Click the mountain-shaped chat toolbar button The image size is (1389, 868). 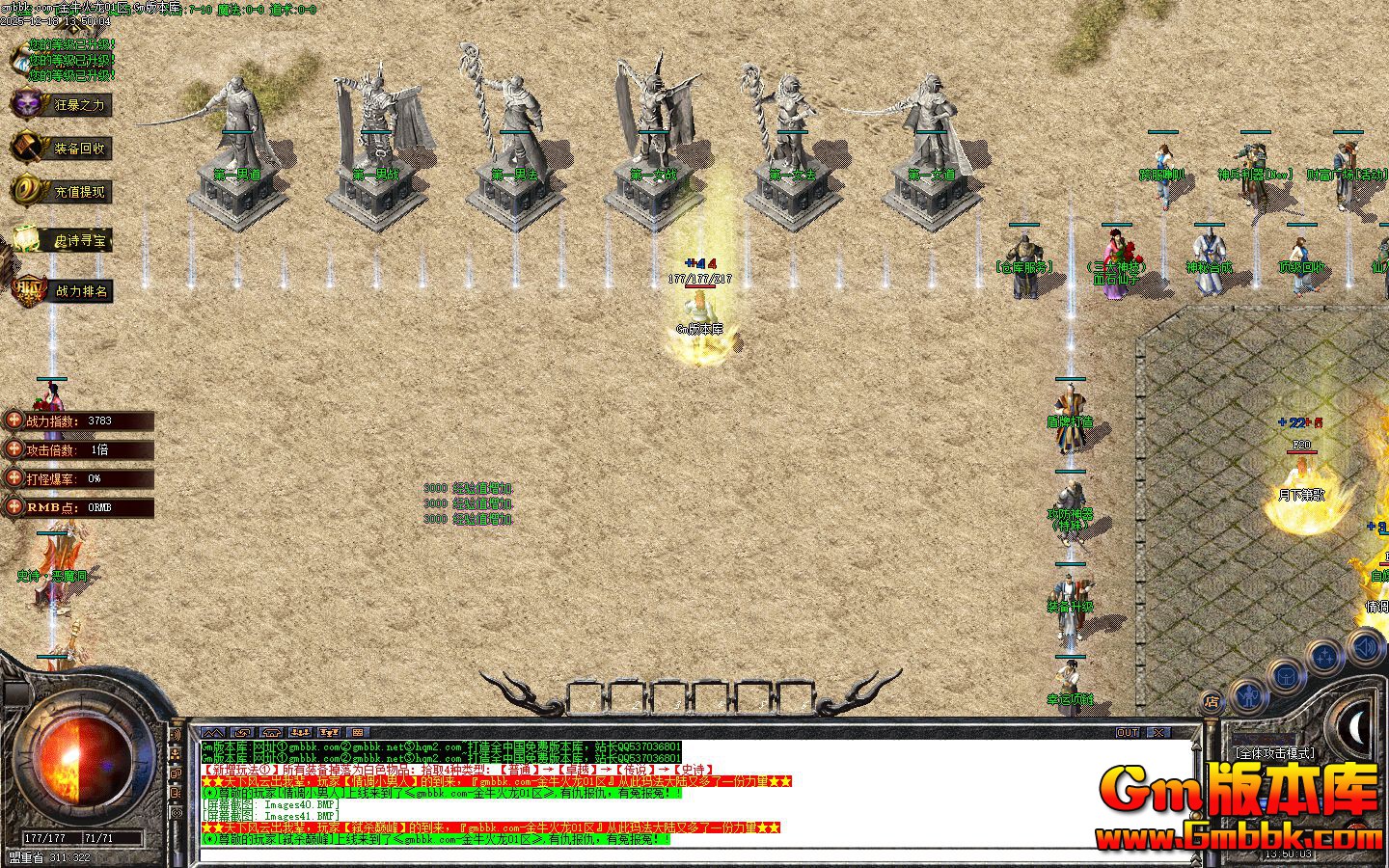coord(213,733)
